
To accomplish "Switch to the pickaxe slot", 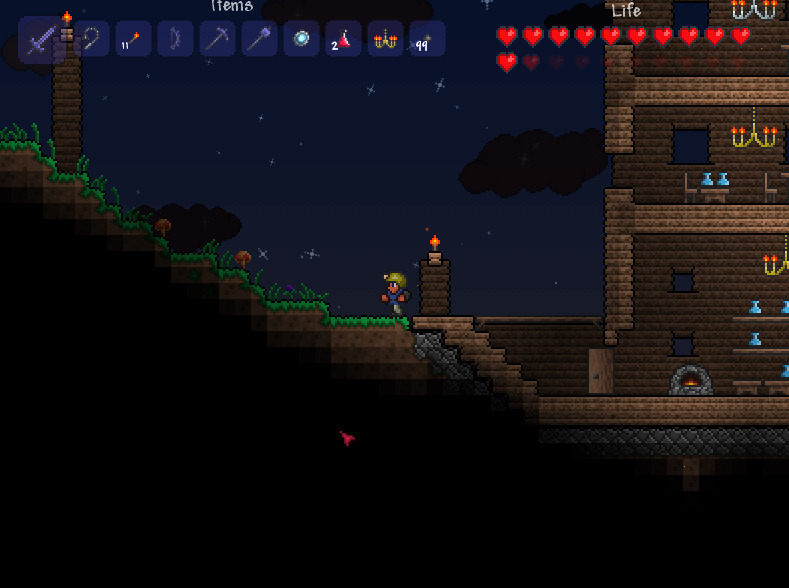I will [x=217, y=39].
